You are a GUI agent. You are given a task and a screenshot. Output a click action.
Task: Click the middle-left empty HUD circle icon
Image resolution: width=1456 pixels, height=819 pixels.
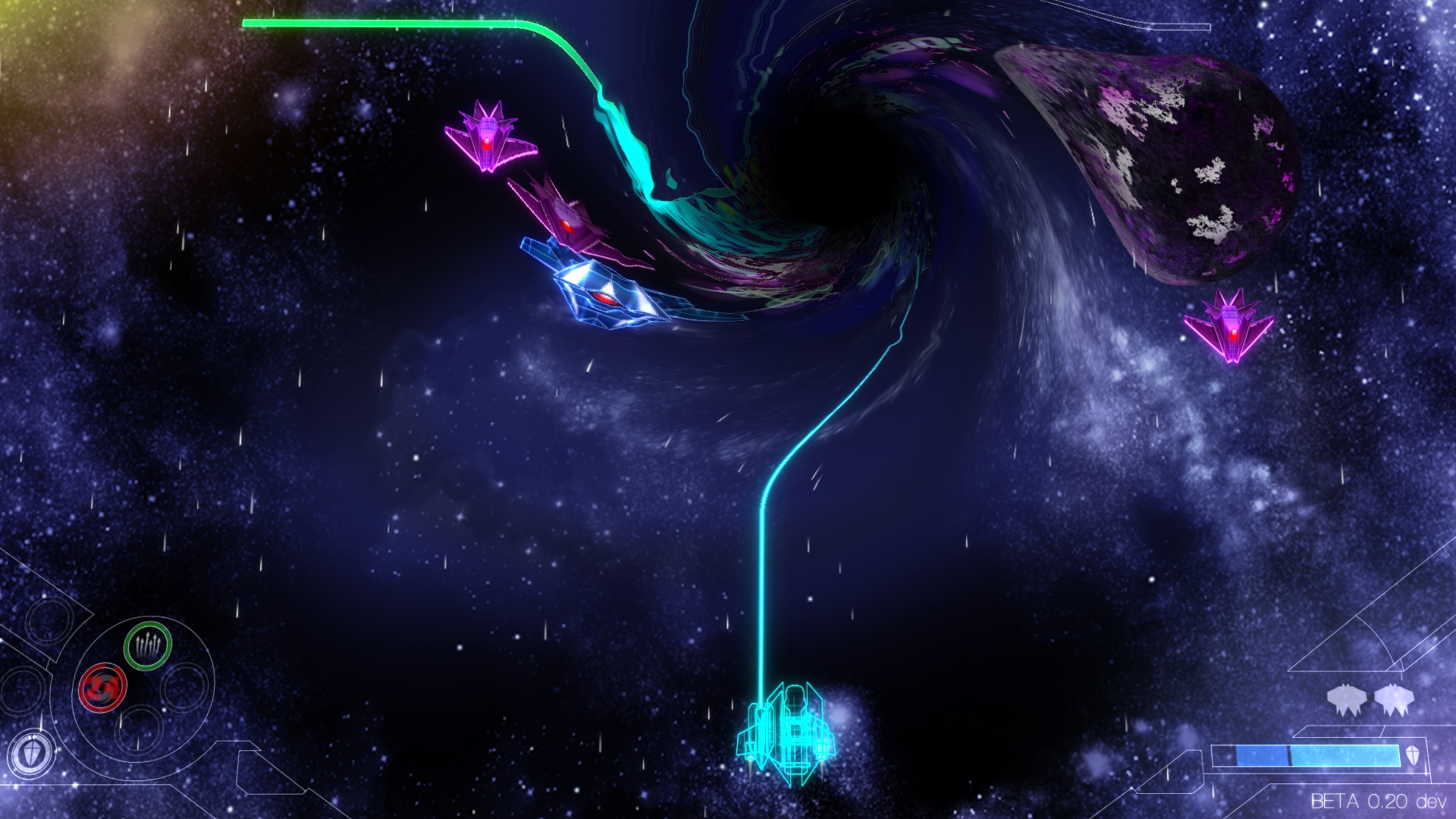coord(21,691)
